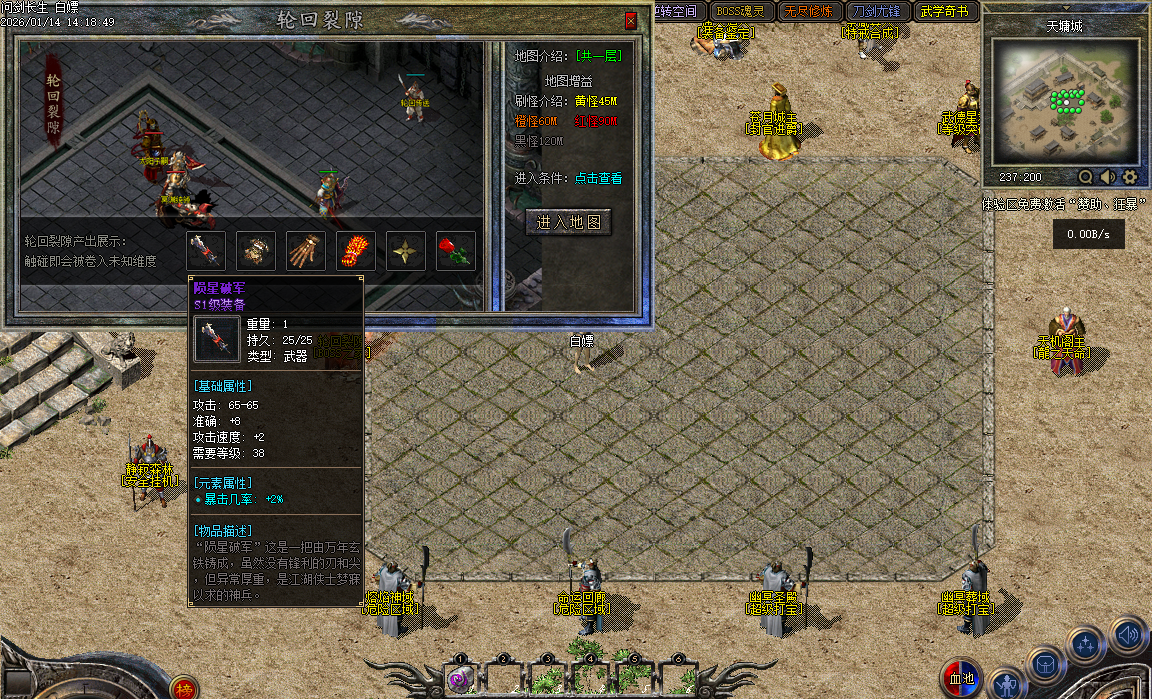The width and height of the screenshot is (1152, 699).
Task: Open the 无尽修炼 menu
Action: [x=807, y=12]
